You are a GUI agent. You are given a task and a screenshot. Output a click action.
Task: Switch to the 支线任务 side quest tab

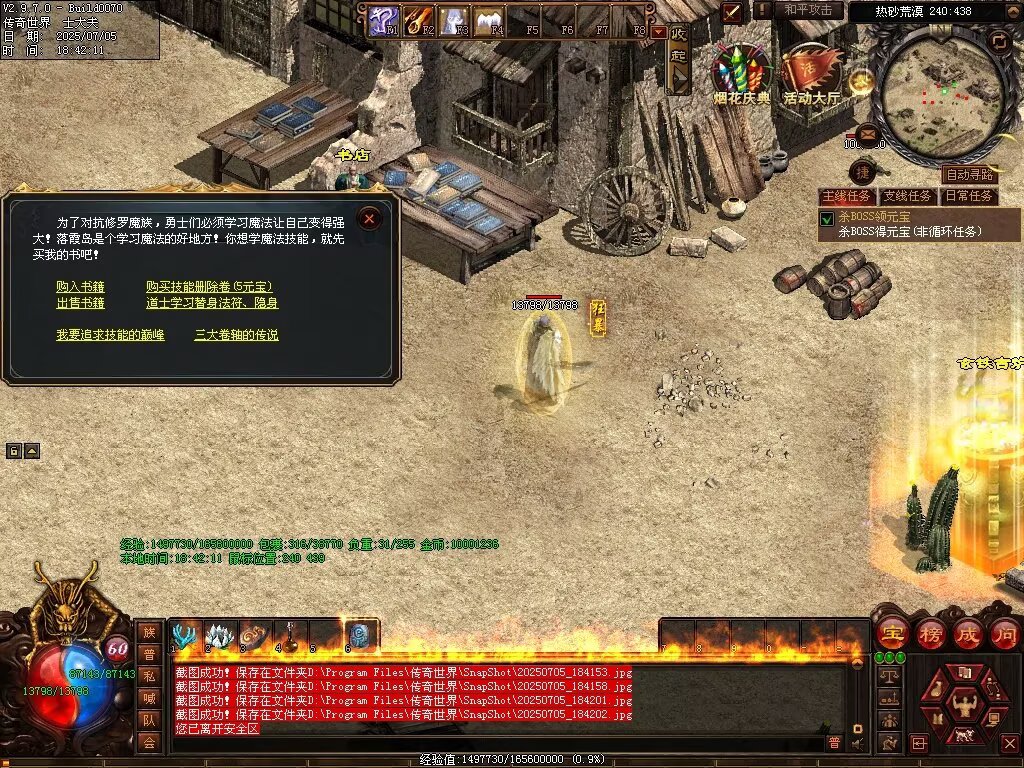[908, 196]
